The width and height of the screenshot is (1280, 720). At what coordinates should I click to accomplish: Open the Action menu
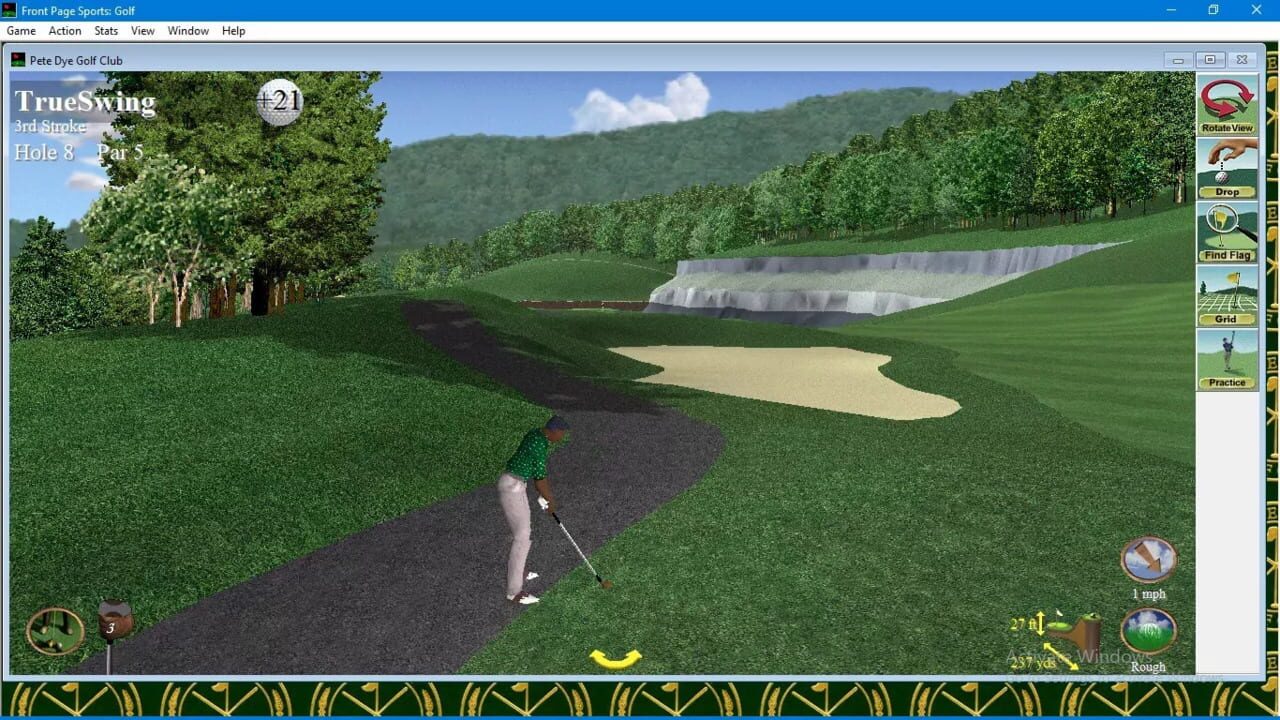(64, 31)
